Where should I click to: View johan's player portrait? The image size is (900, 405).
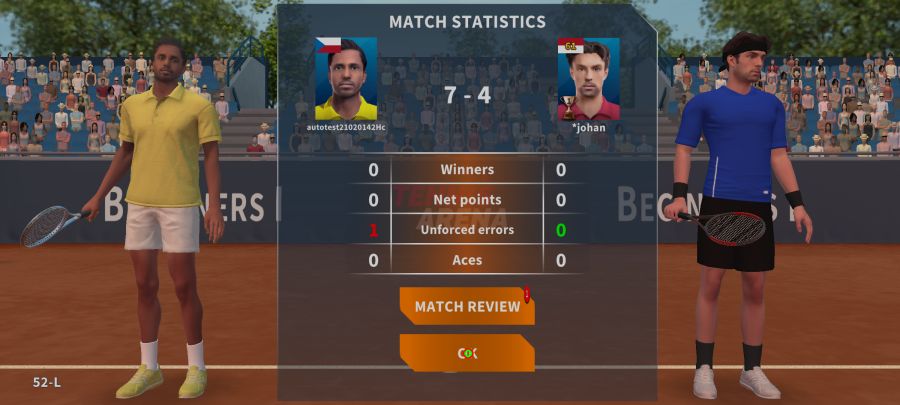point(588,79)
